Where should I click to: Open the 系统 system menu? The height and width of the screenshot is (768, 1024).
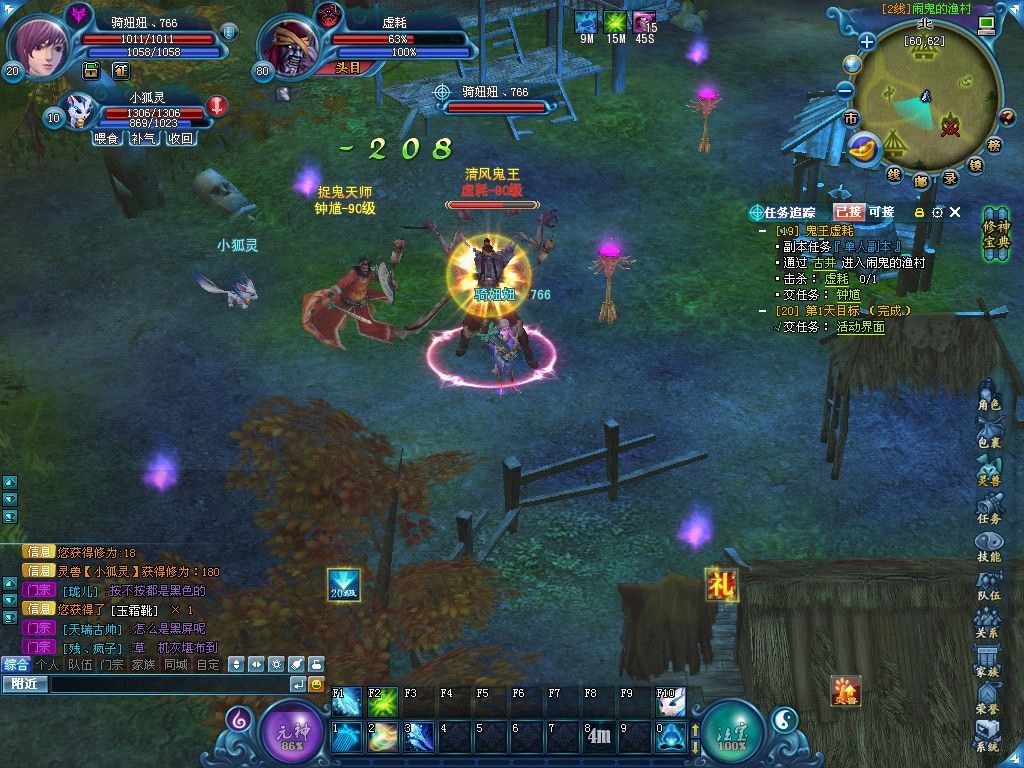coord(988,738)
